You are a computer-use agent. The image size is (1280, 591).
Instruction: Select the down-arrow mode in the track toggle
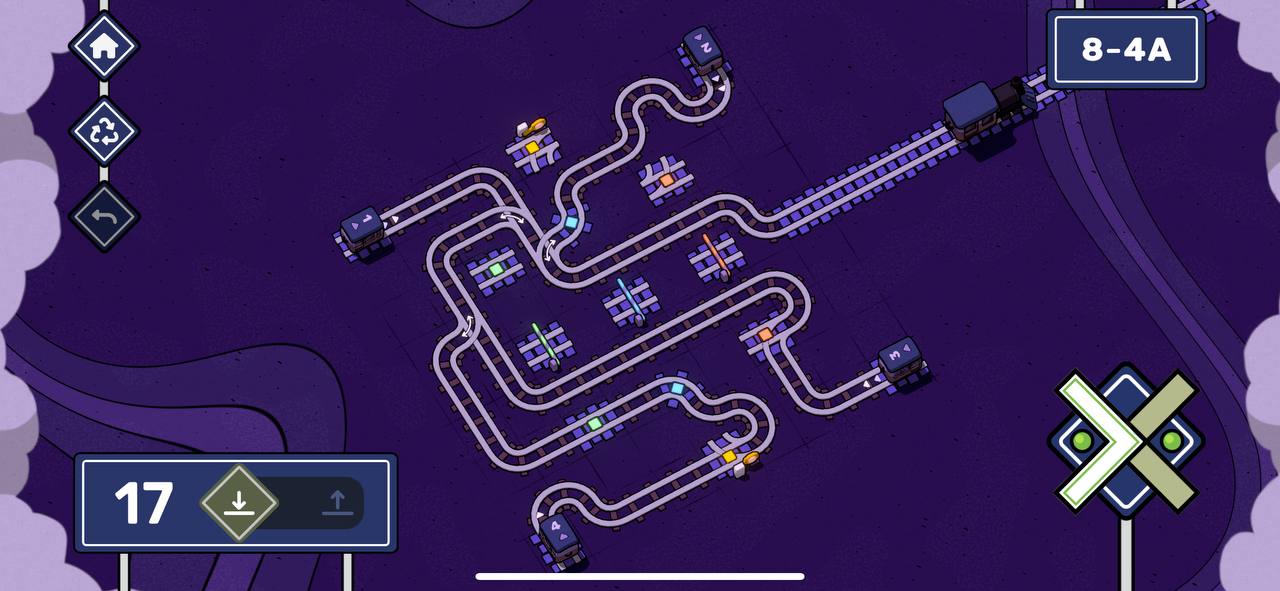point(238,502)
